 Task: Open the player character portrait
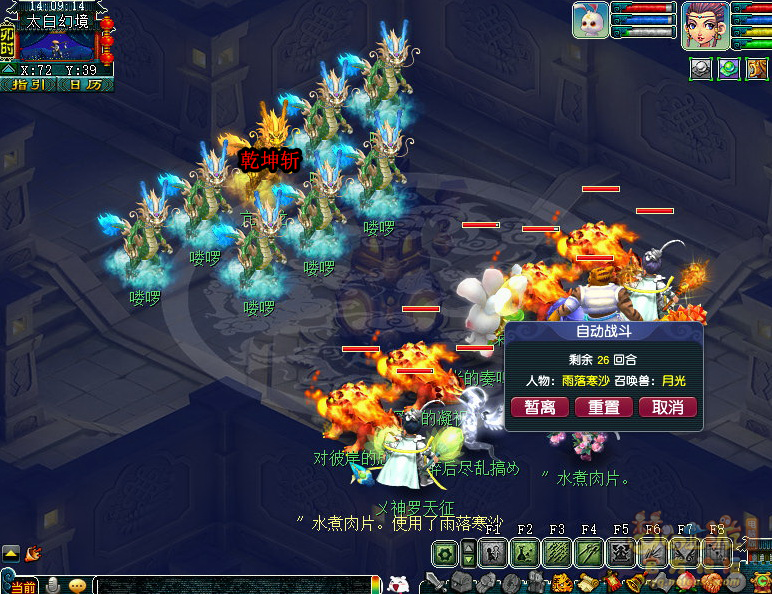point(704,23)
